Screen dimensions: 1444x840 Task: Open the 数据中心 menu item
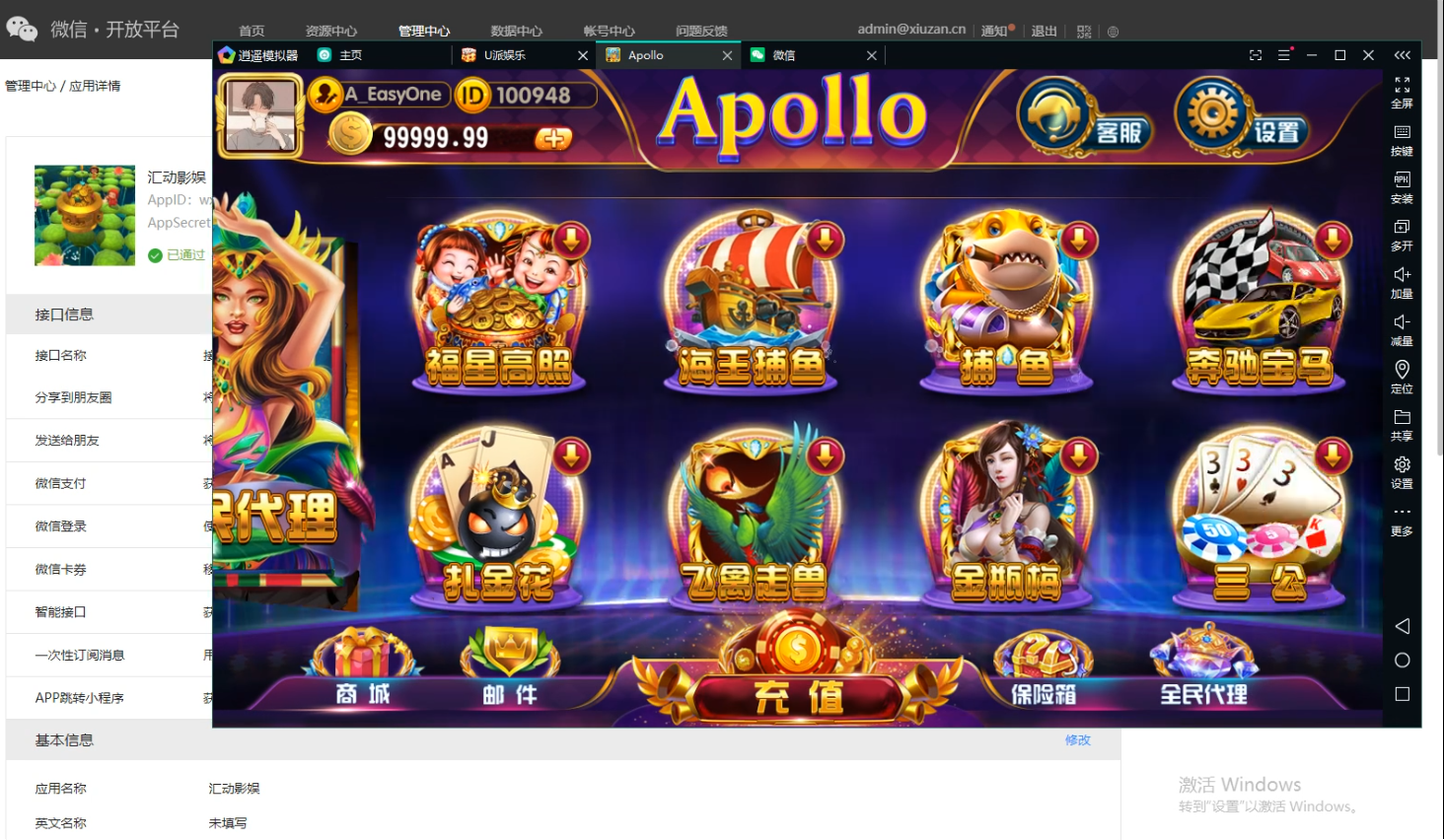[x=516, y=31]
